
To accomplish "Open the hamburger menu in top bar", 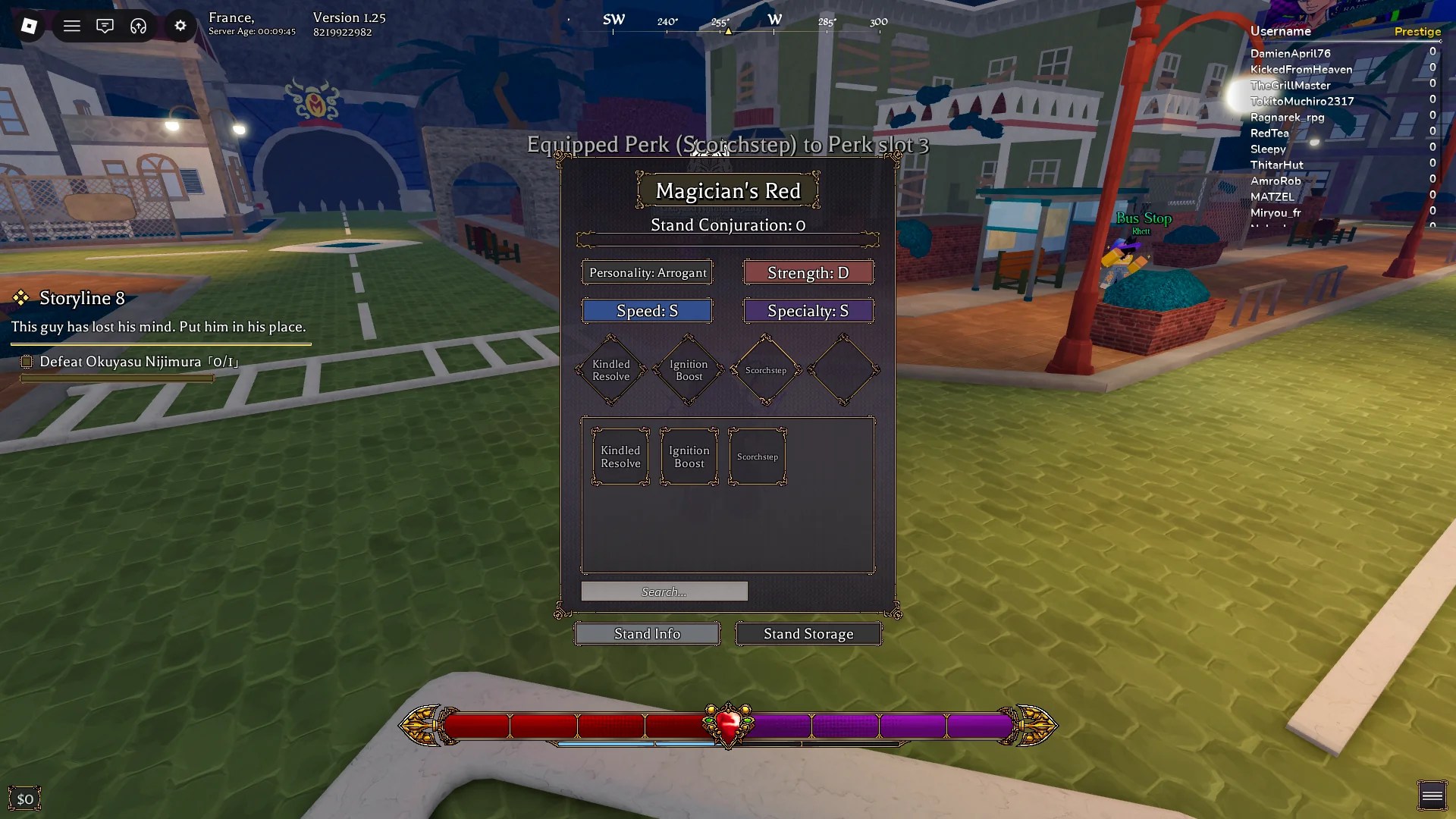I will [x=71, y=26].
